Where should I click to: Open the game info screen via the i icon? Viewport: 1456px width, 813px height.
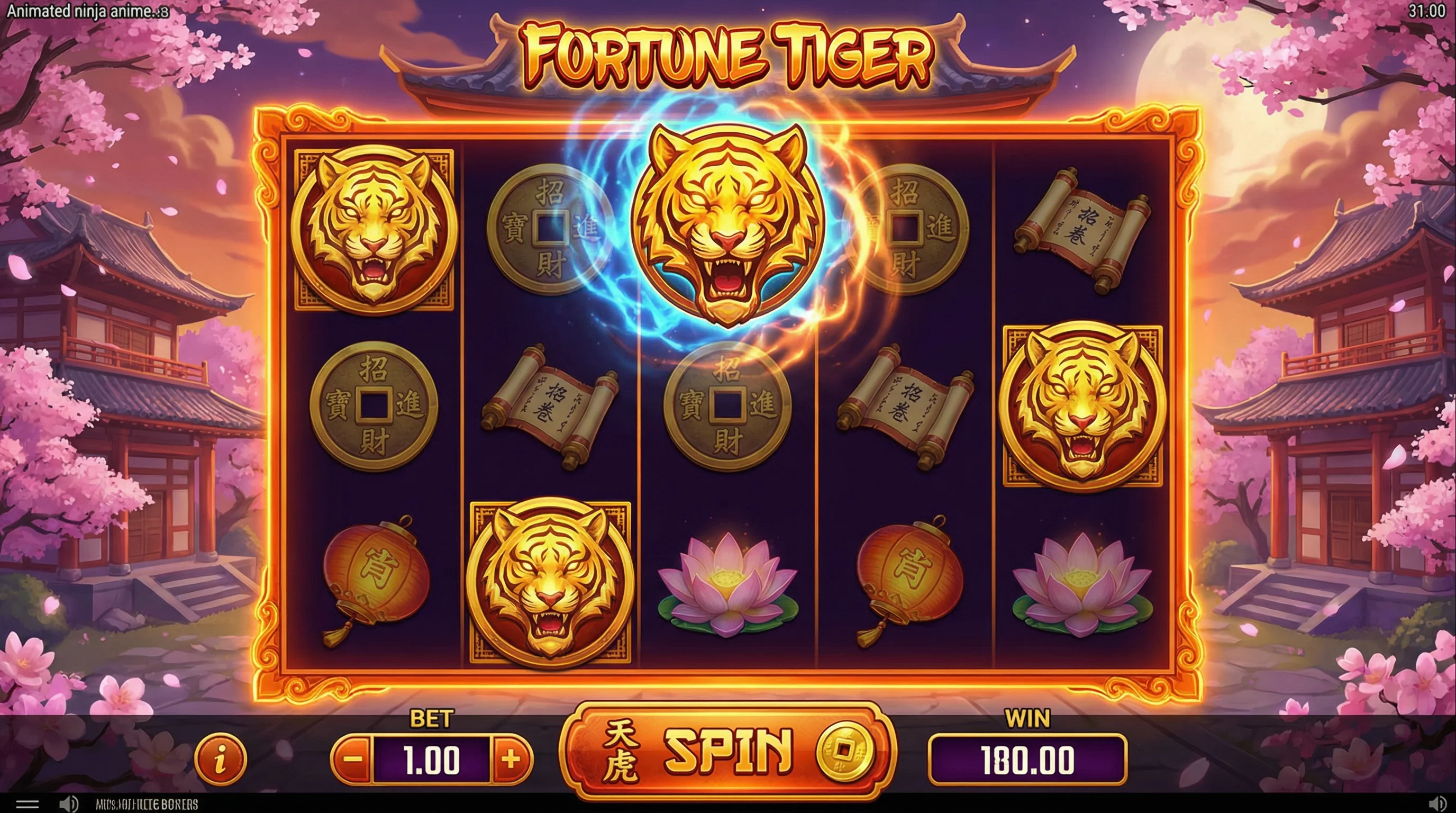coord(221,761)
